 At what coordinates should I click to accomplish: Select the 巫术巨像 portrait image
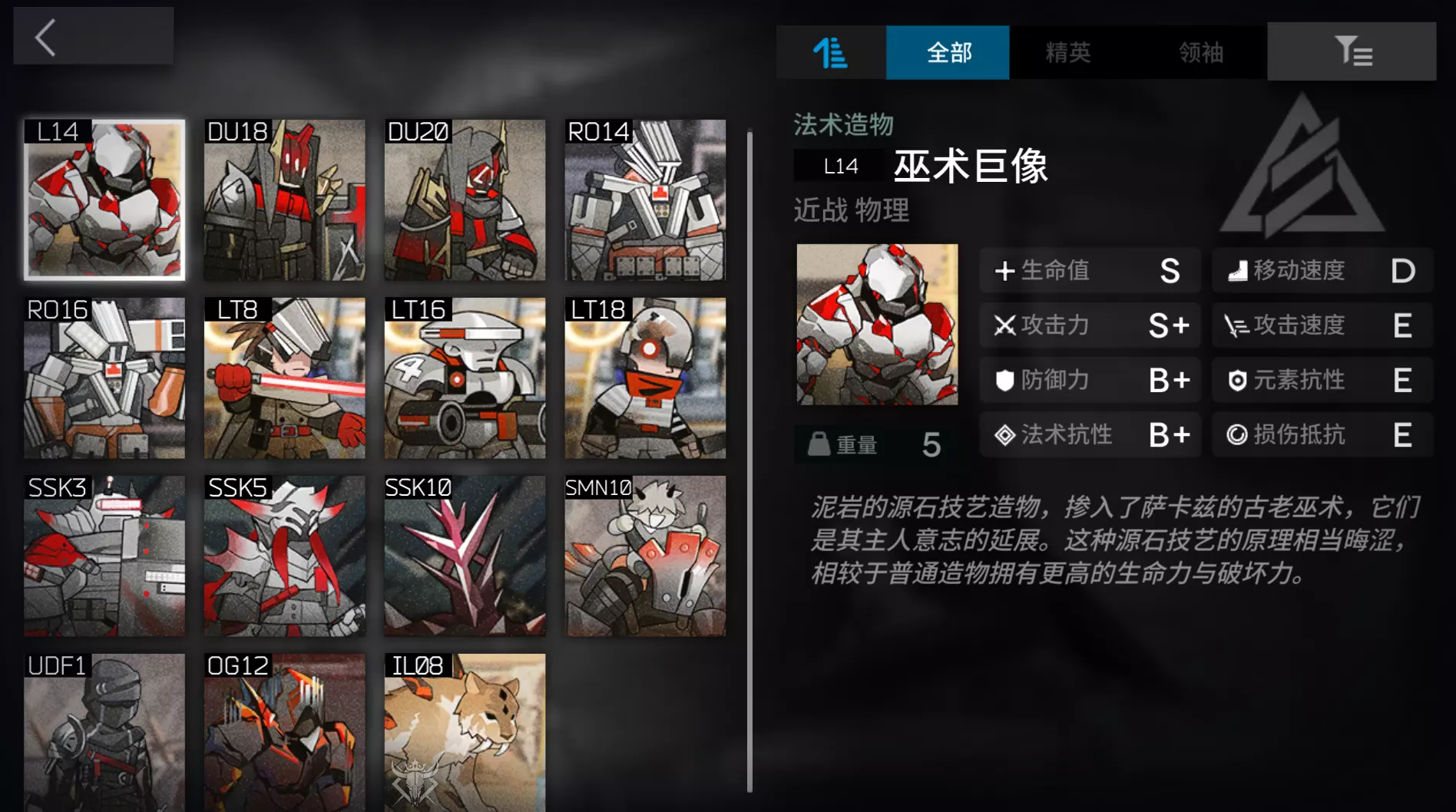click(876, 325)
